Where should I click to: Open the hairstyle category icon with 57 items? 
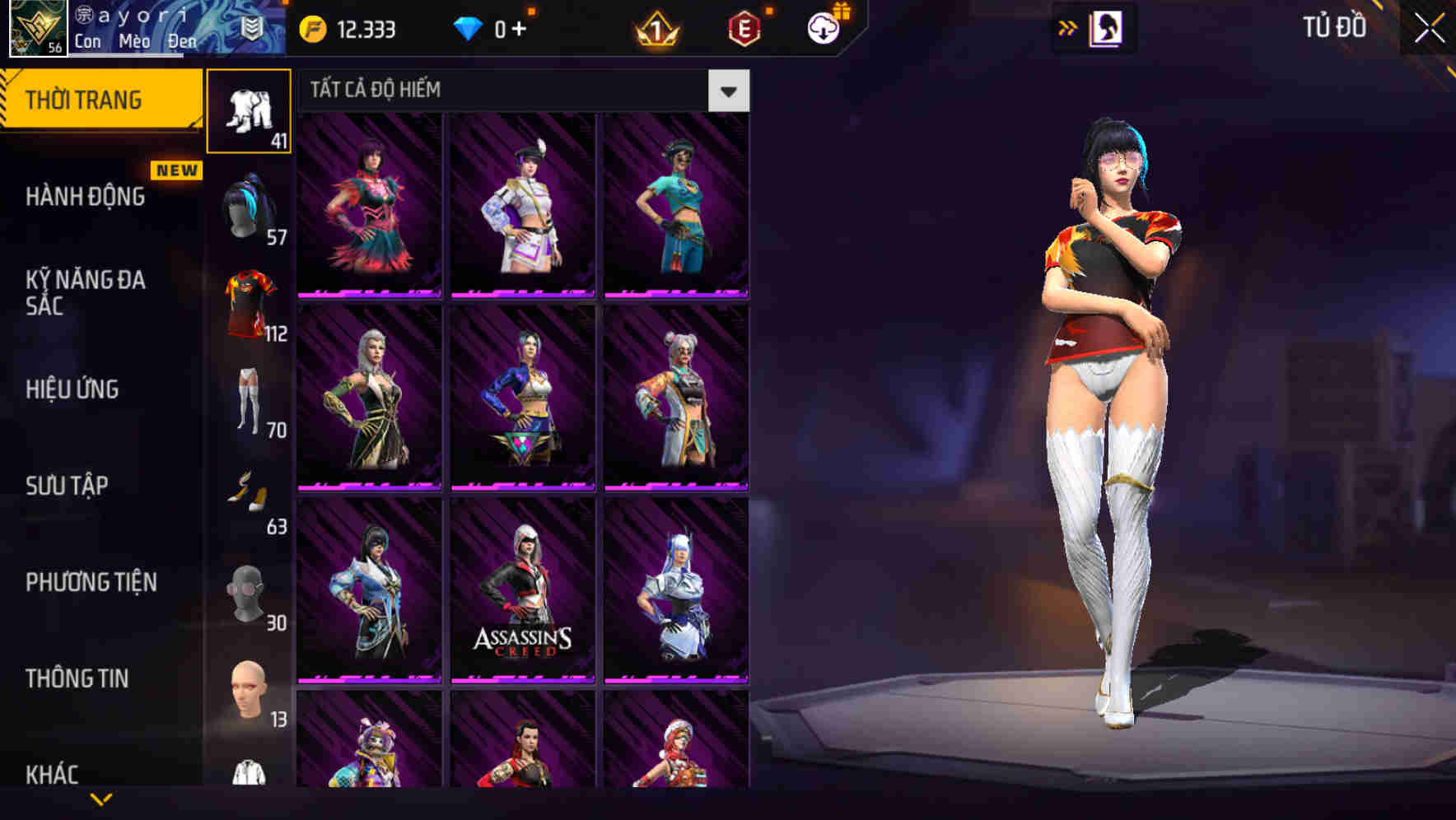[x=250, y=206]
